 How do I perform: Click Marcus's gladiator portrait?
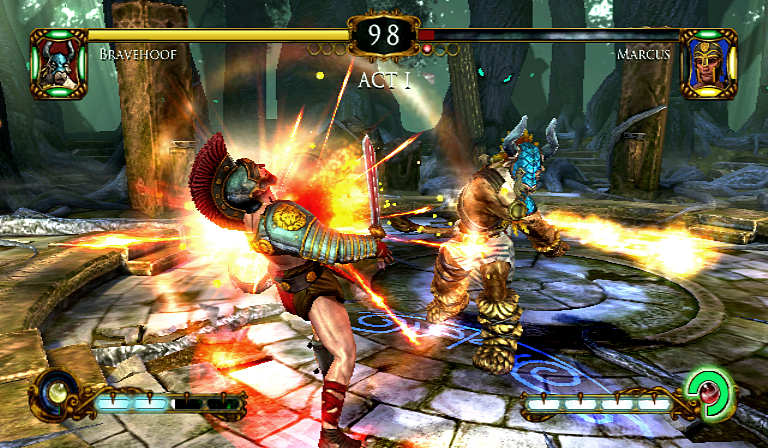(x=708, y=63)
